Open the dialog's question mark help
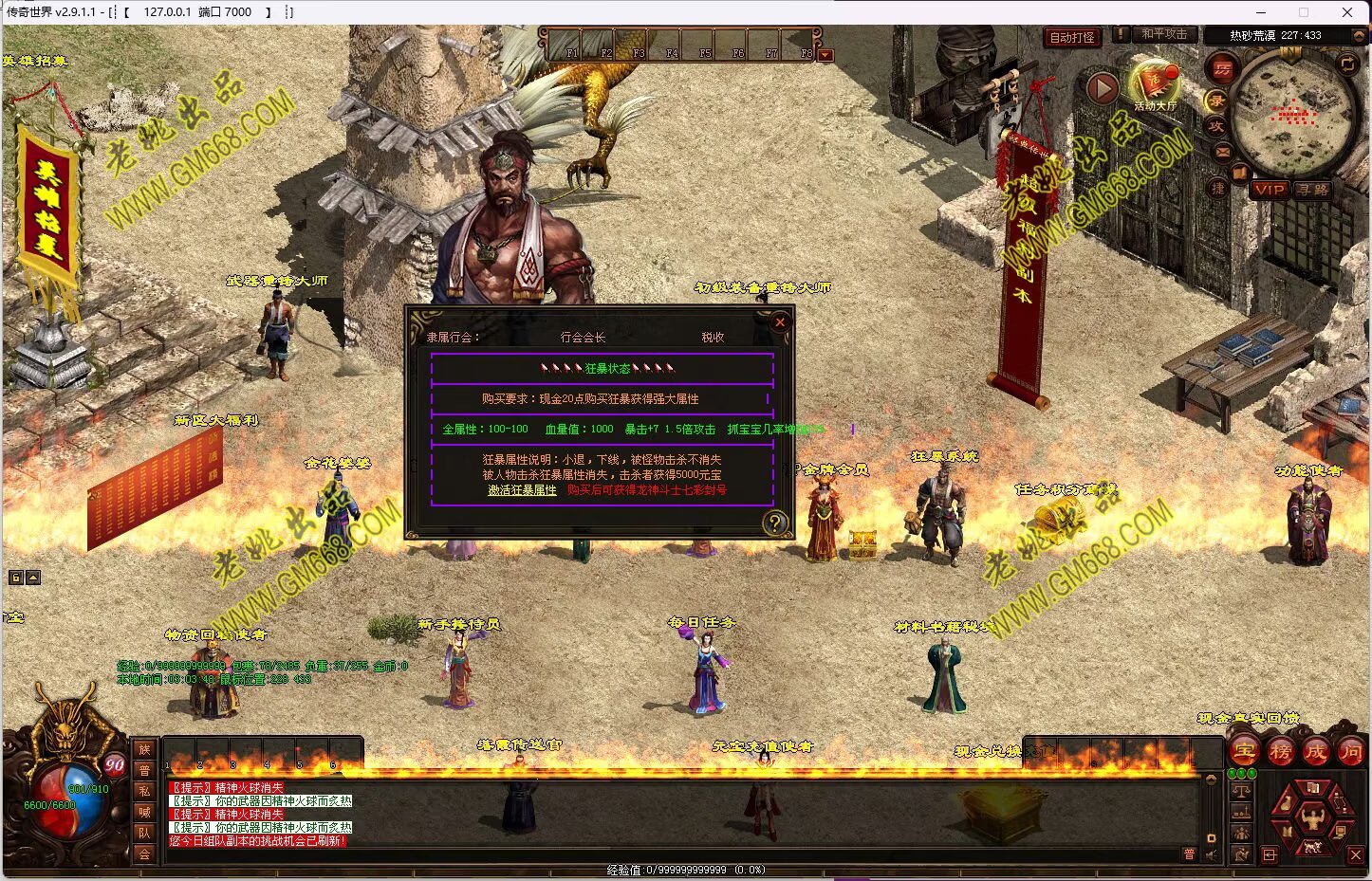The height and width of the screenshot is (881, 1372). pos(775,523)
